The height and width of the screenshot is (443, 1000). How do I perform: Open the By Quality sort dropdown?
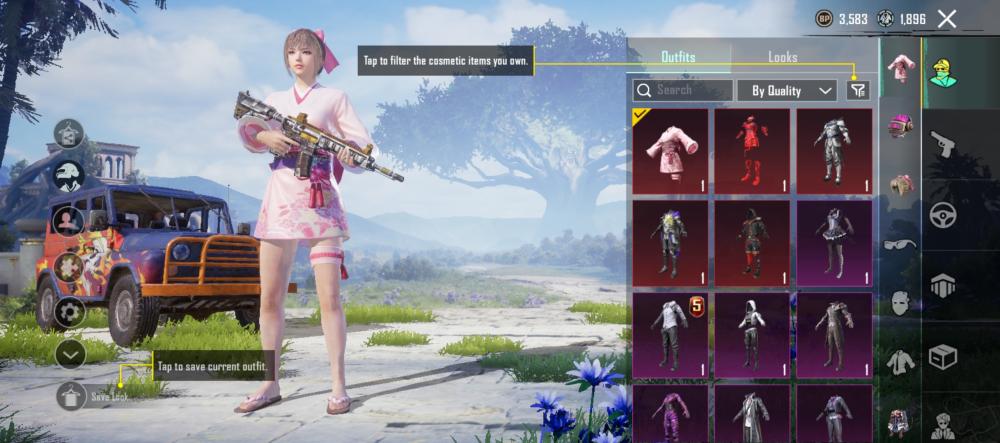coord(787,90)
